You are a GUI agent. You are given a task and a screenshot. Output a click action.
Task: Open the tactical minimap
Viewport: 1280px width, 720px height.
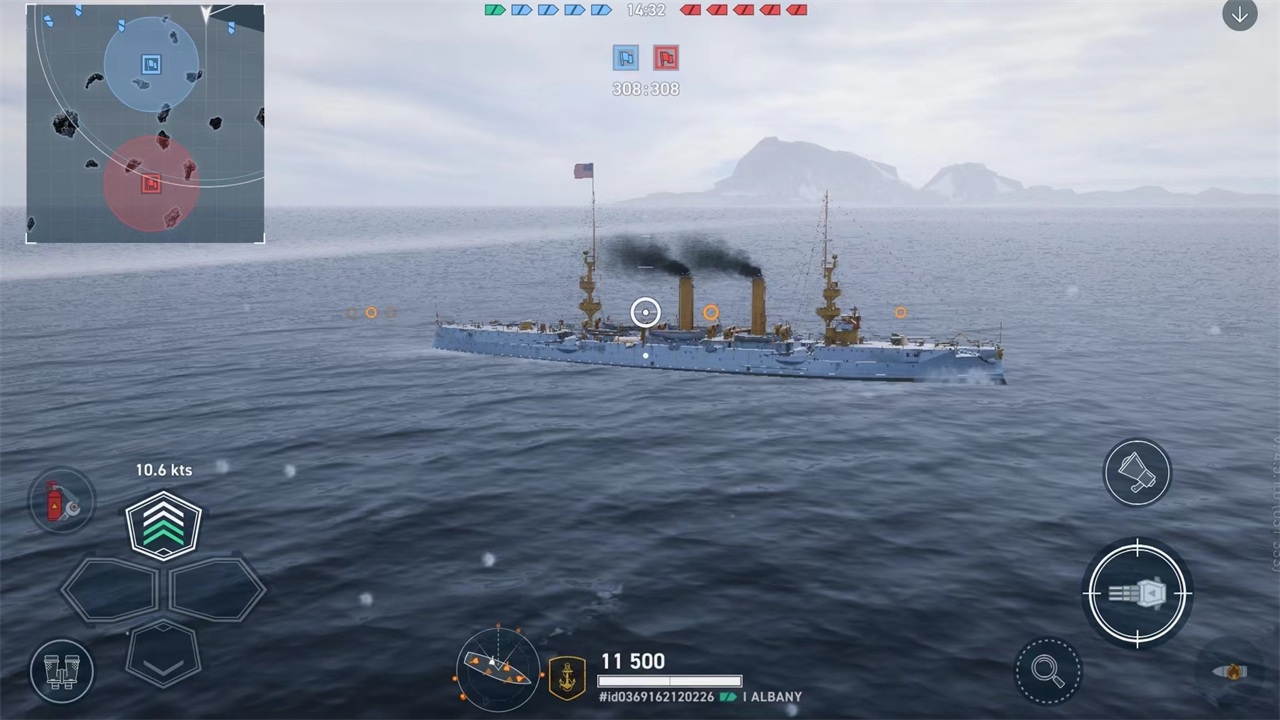(x=146, y=123)
